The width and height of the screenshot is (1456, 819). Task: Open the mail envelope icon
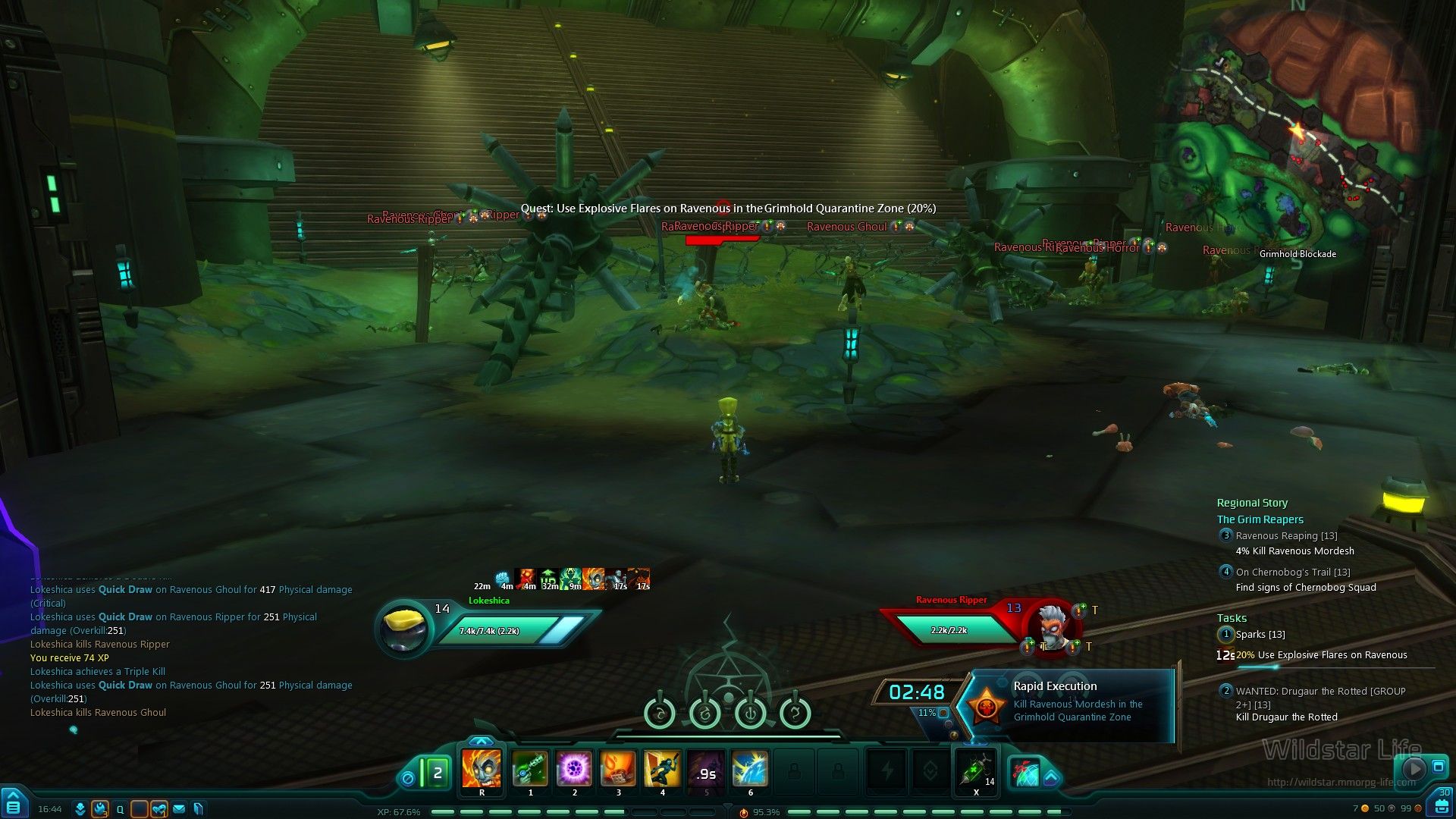[x=179, y=809]
